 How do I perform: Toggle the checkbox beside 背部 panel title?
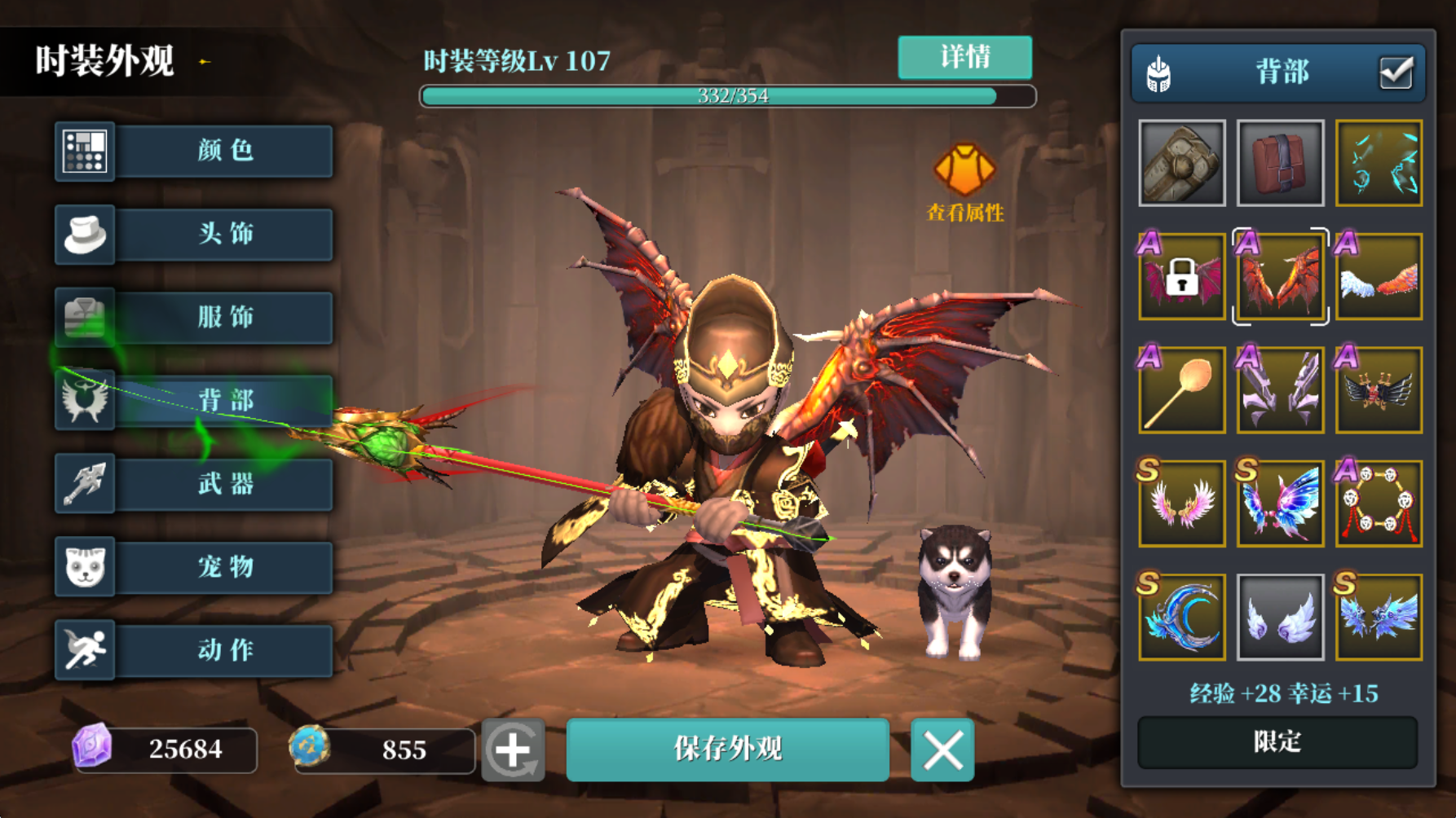[x=1397, y=72]
